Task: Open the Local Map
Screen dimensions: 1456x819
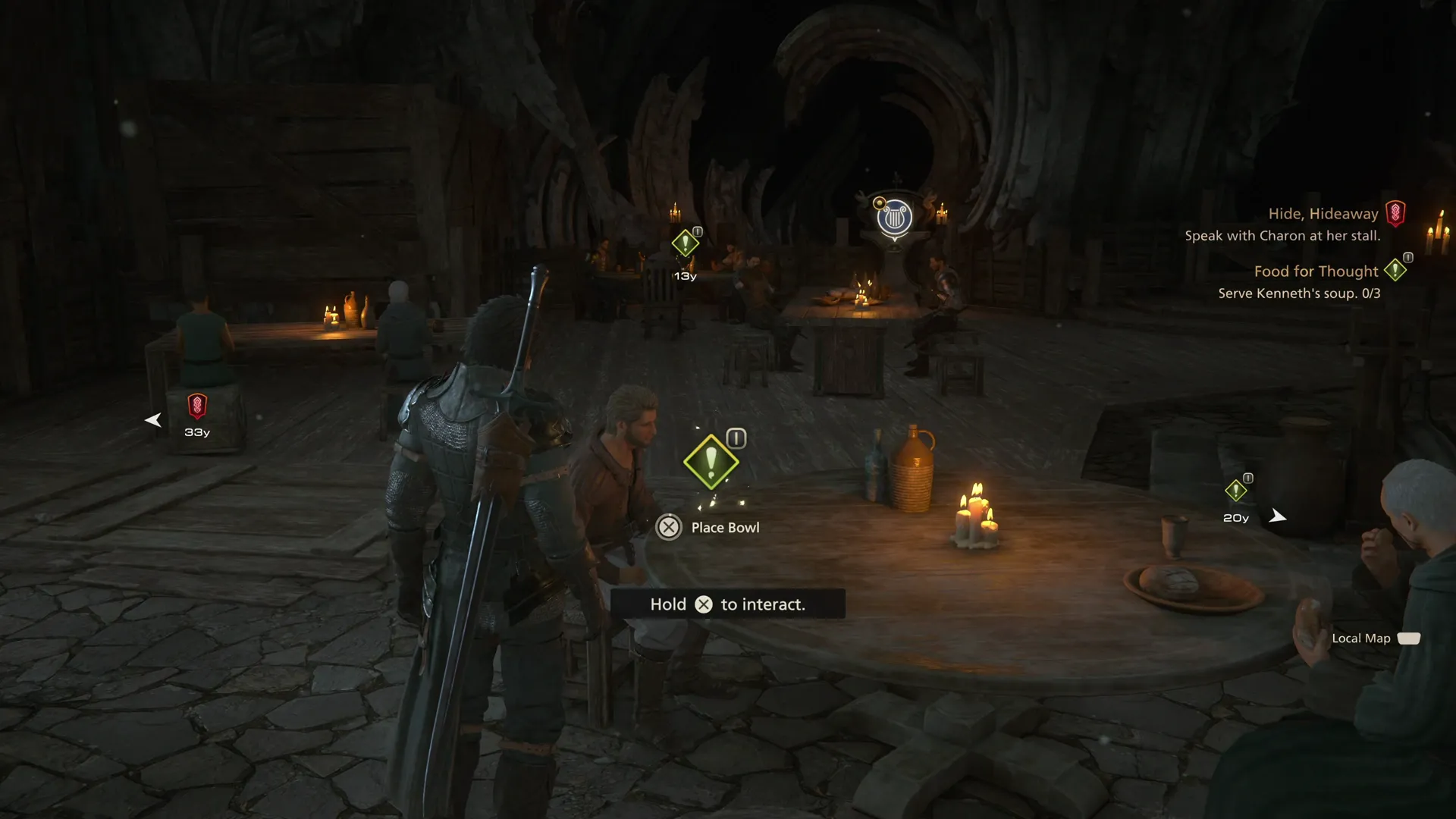Action: pyautogui.click(x=1363, y=638)
